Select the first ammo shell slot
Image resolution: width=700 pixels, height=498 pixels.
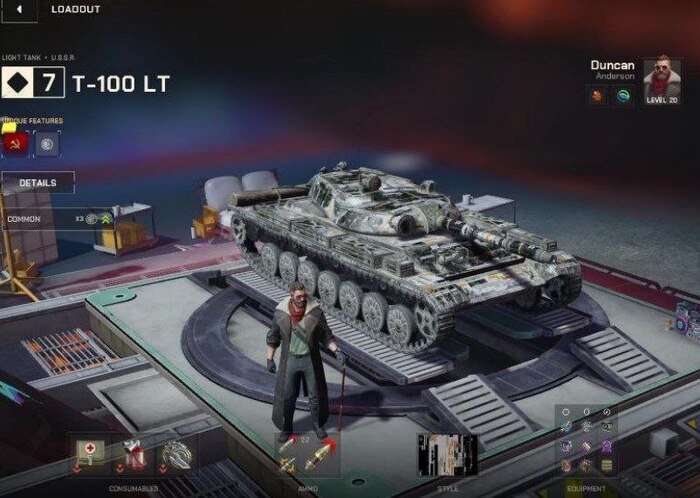coord(289,455)
